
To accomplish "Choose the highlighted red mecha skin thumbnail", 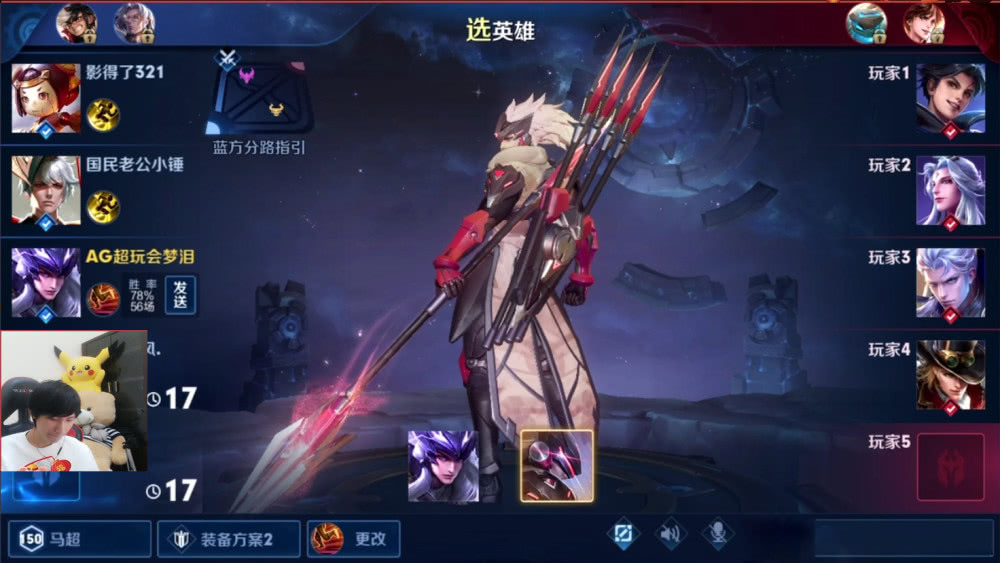I will click(x=557, y=466).
